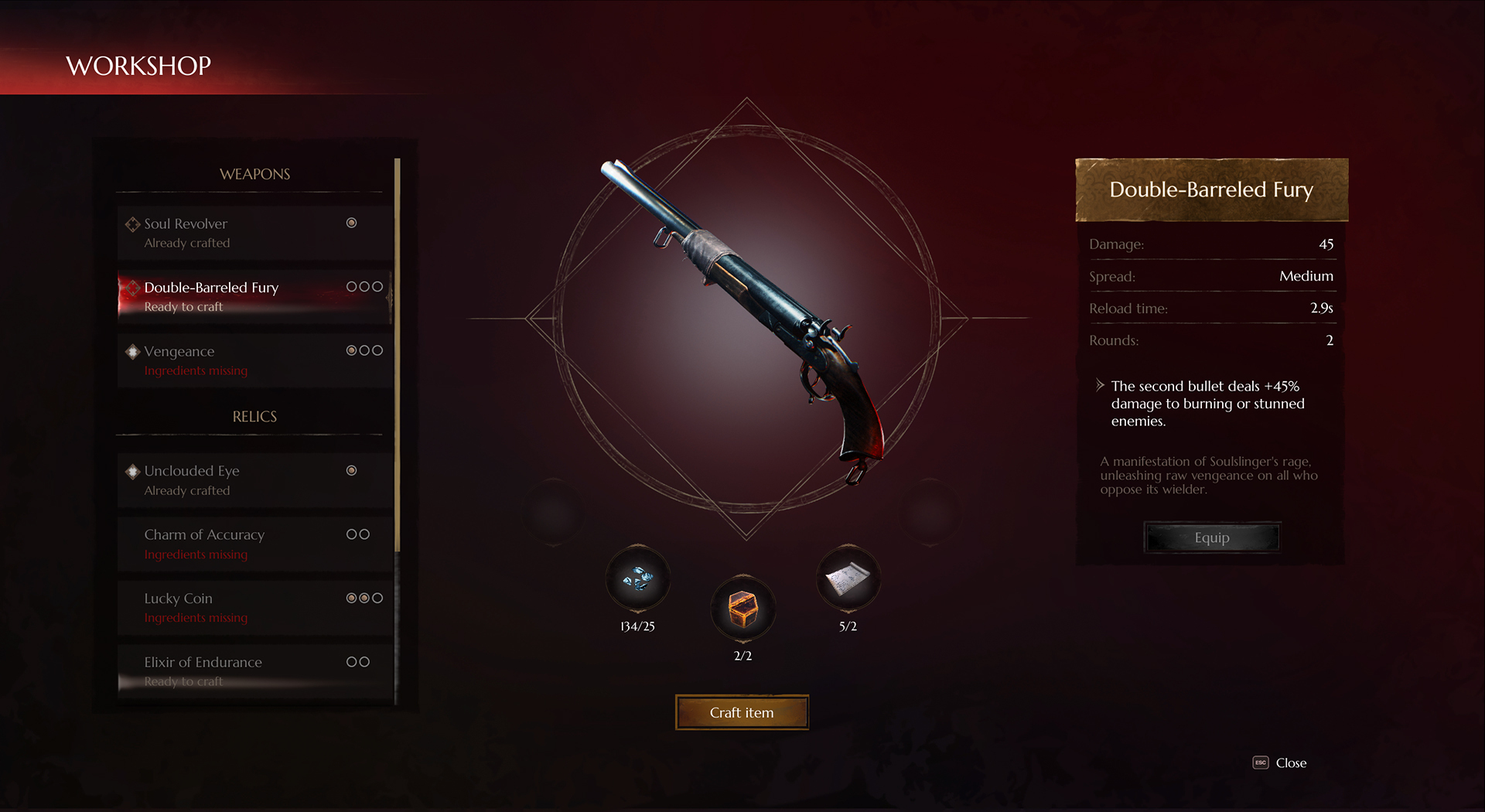
Task: Select the Elixir of Endurance entry
Action: [x=232, y=670]
